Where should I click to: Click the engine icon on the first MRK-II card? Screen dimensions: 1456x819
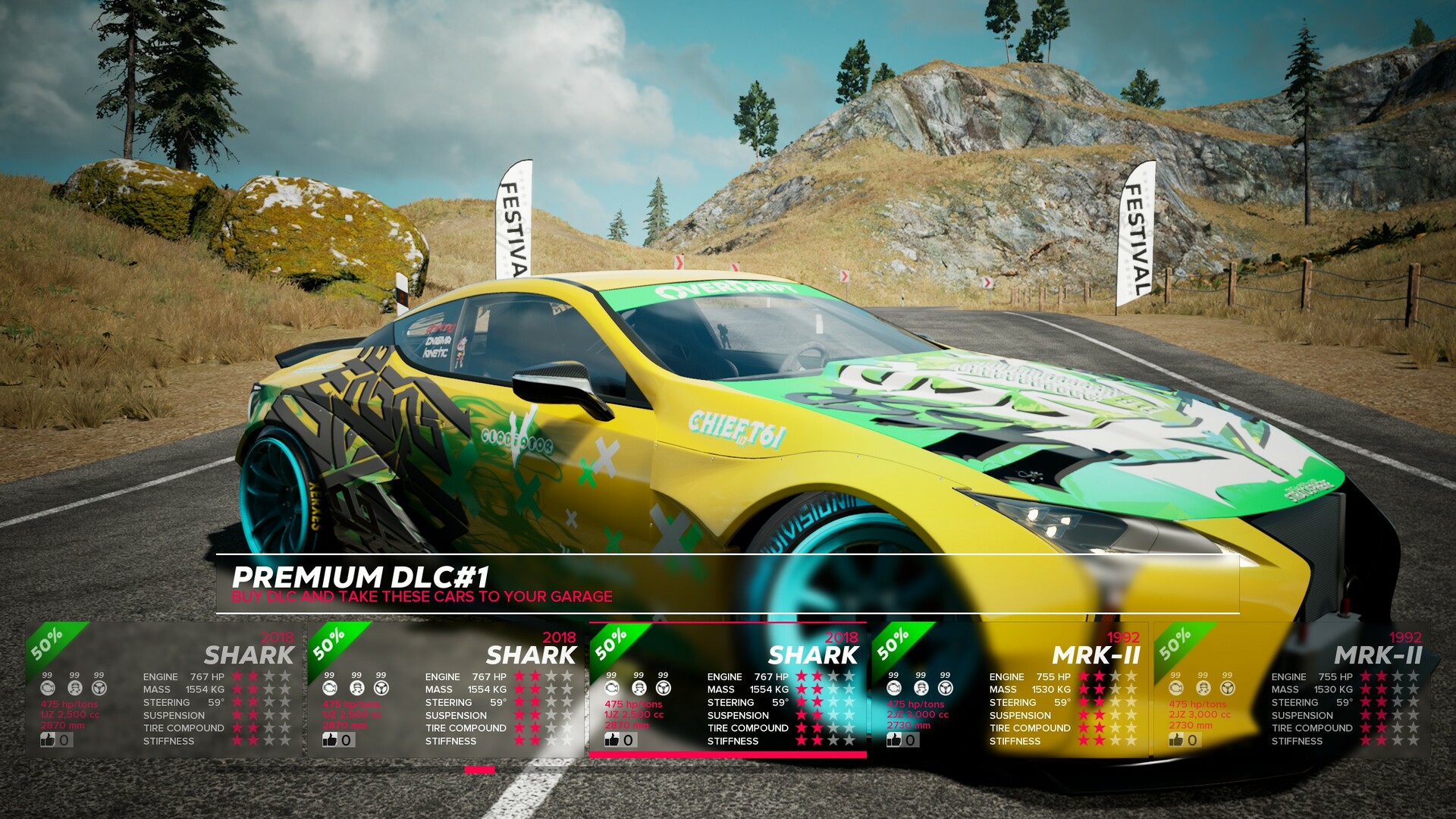click(893, 687)
